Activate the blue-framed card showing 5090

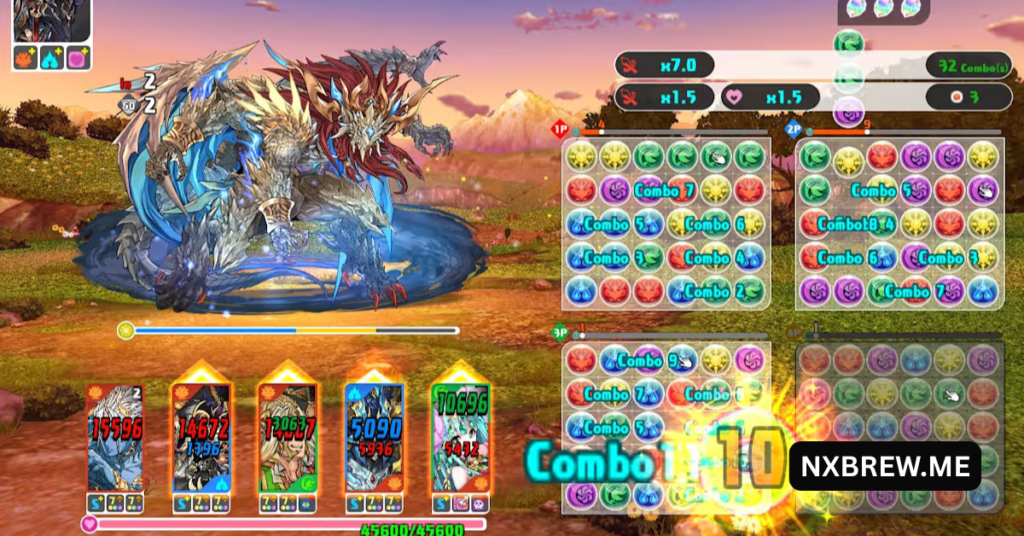click(373, 437)
